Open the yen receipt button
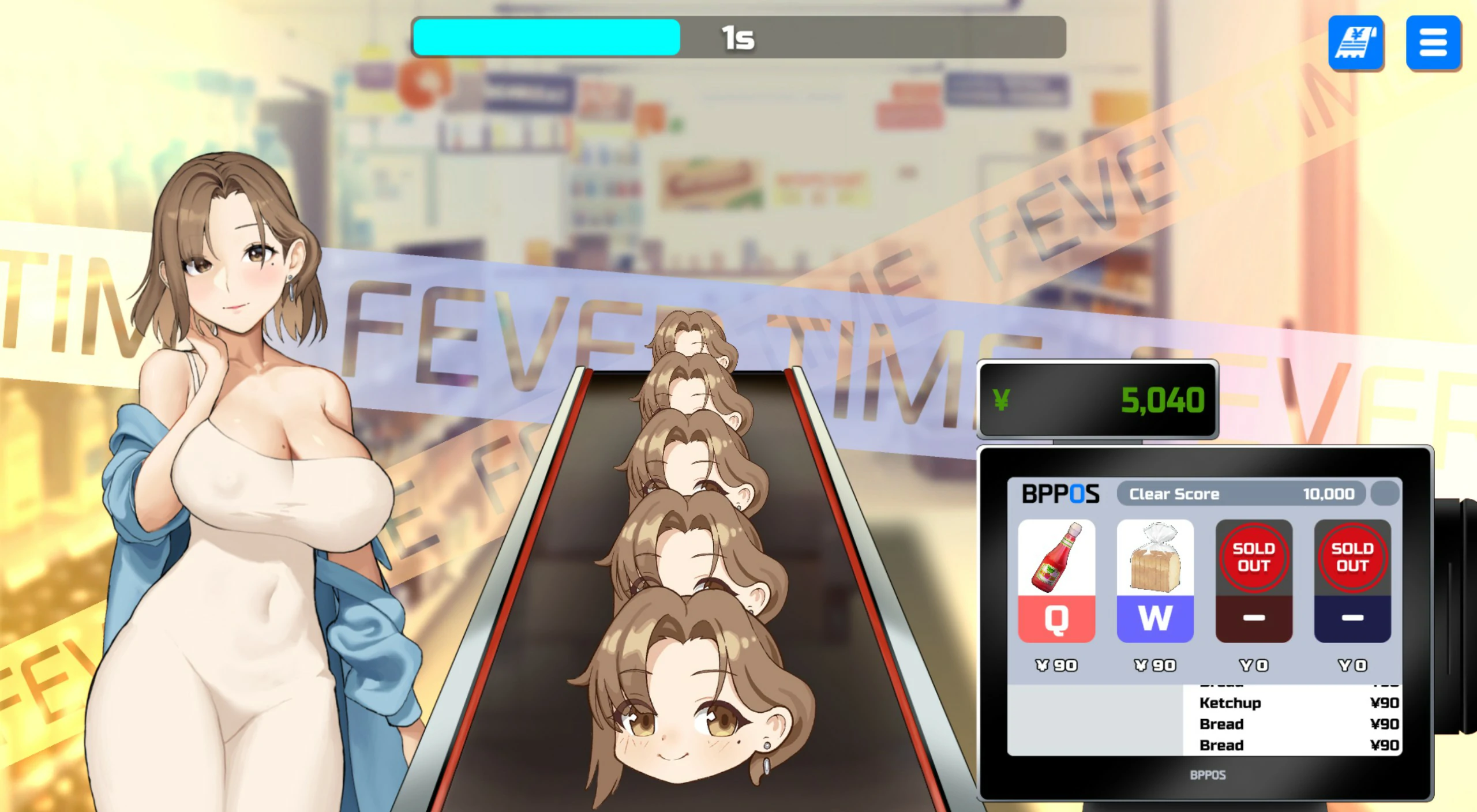This screenshot has height=812, width=1477. [x=1356, y=43]
